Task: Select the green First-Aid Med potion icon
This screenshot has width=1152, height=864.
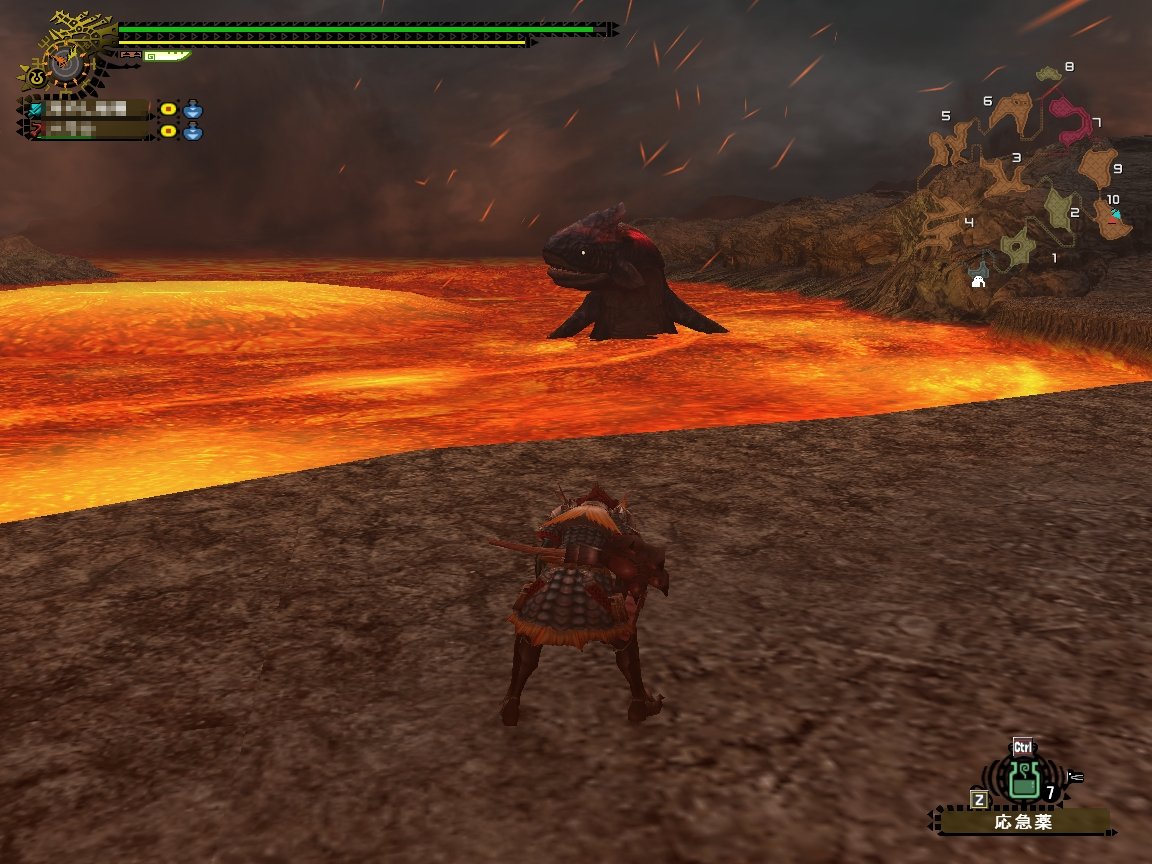Action: (x=1021, y=780)
